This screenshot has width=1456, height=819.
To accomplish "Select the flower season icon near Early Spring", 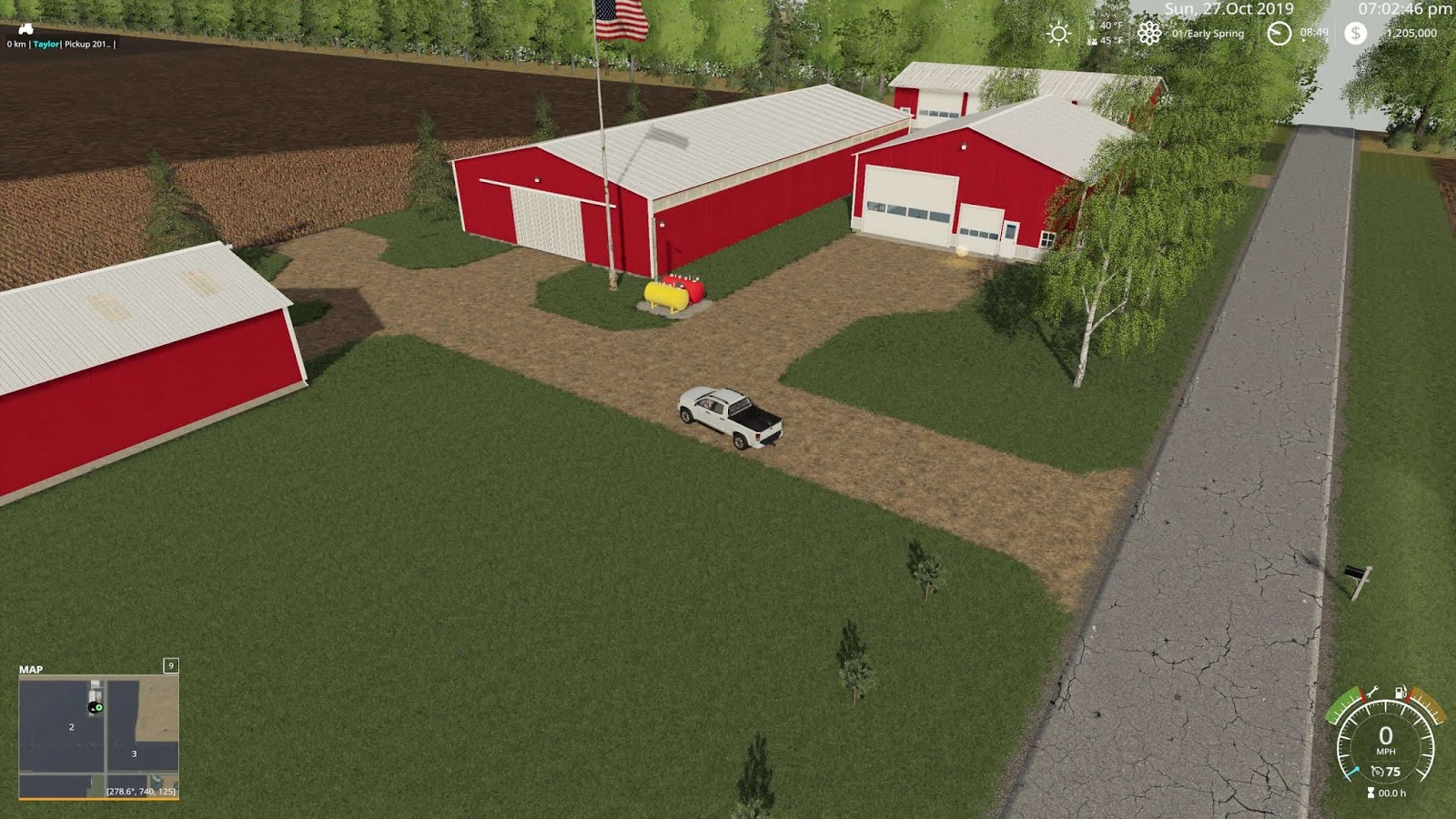I will coord(1150,33).
